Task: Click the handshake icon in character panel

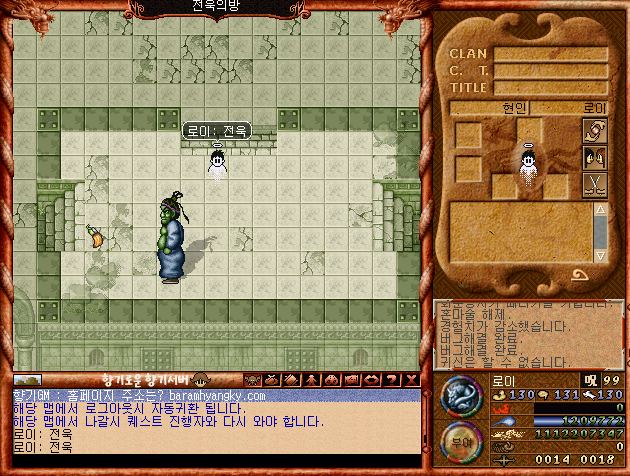Action: (x=594, y=132)
